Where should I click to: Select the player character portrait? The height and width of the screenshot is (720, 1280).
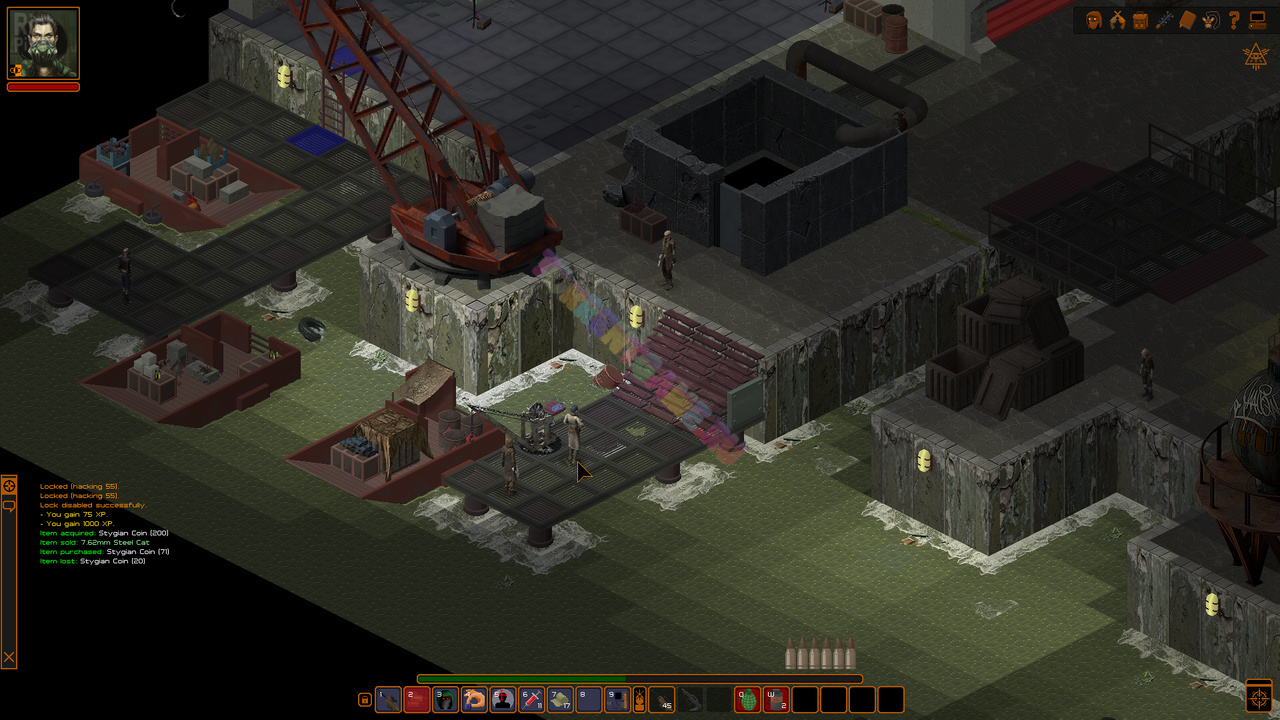coord(44,44)
